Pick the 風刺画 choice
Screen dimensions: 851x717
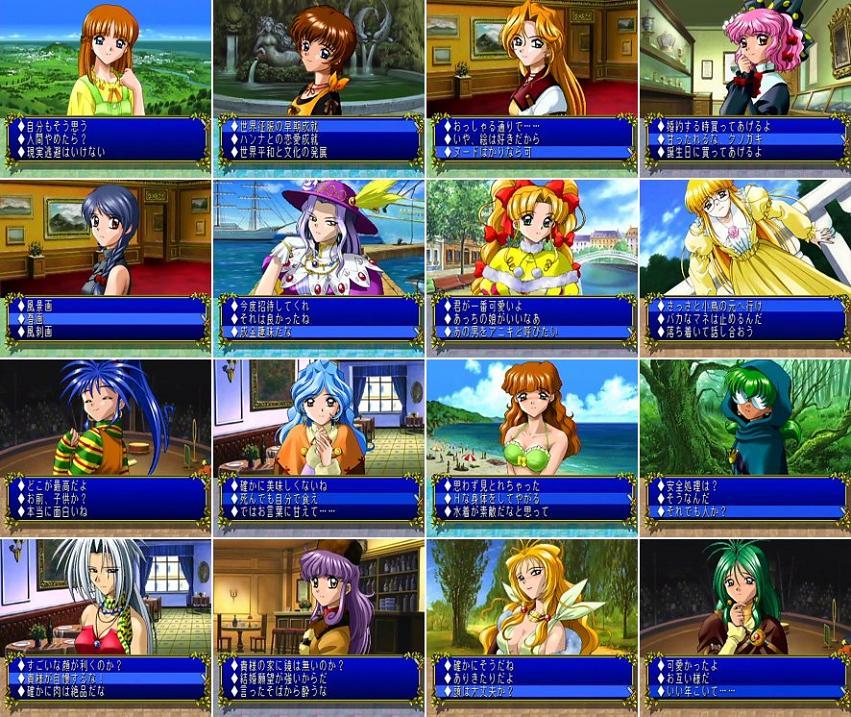[40, 332]
